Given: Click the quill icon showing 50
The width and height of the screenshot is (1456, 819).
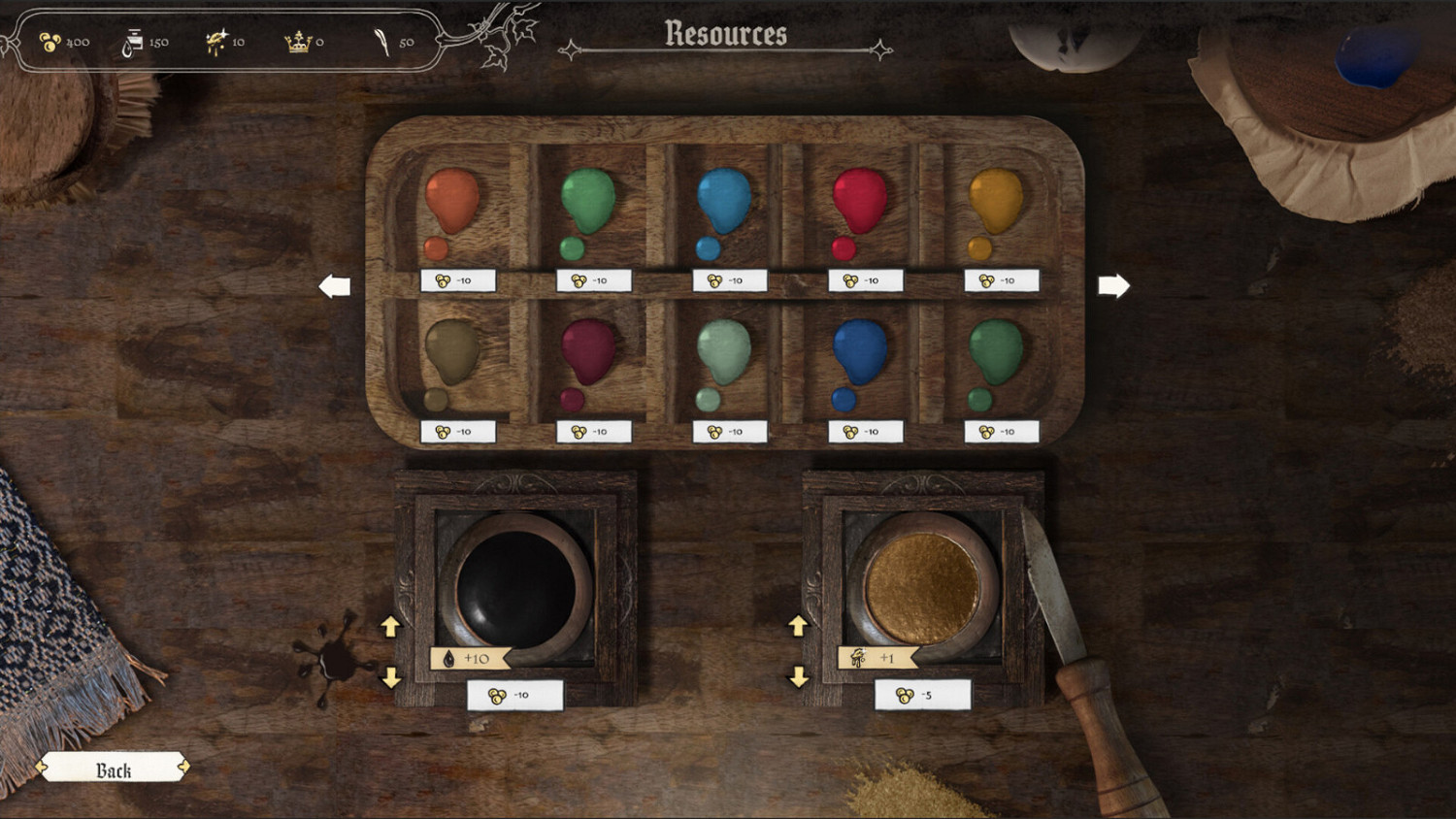Looking at the screenshot, I should click(383, 41).
